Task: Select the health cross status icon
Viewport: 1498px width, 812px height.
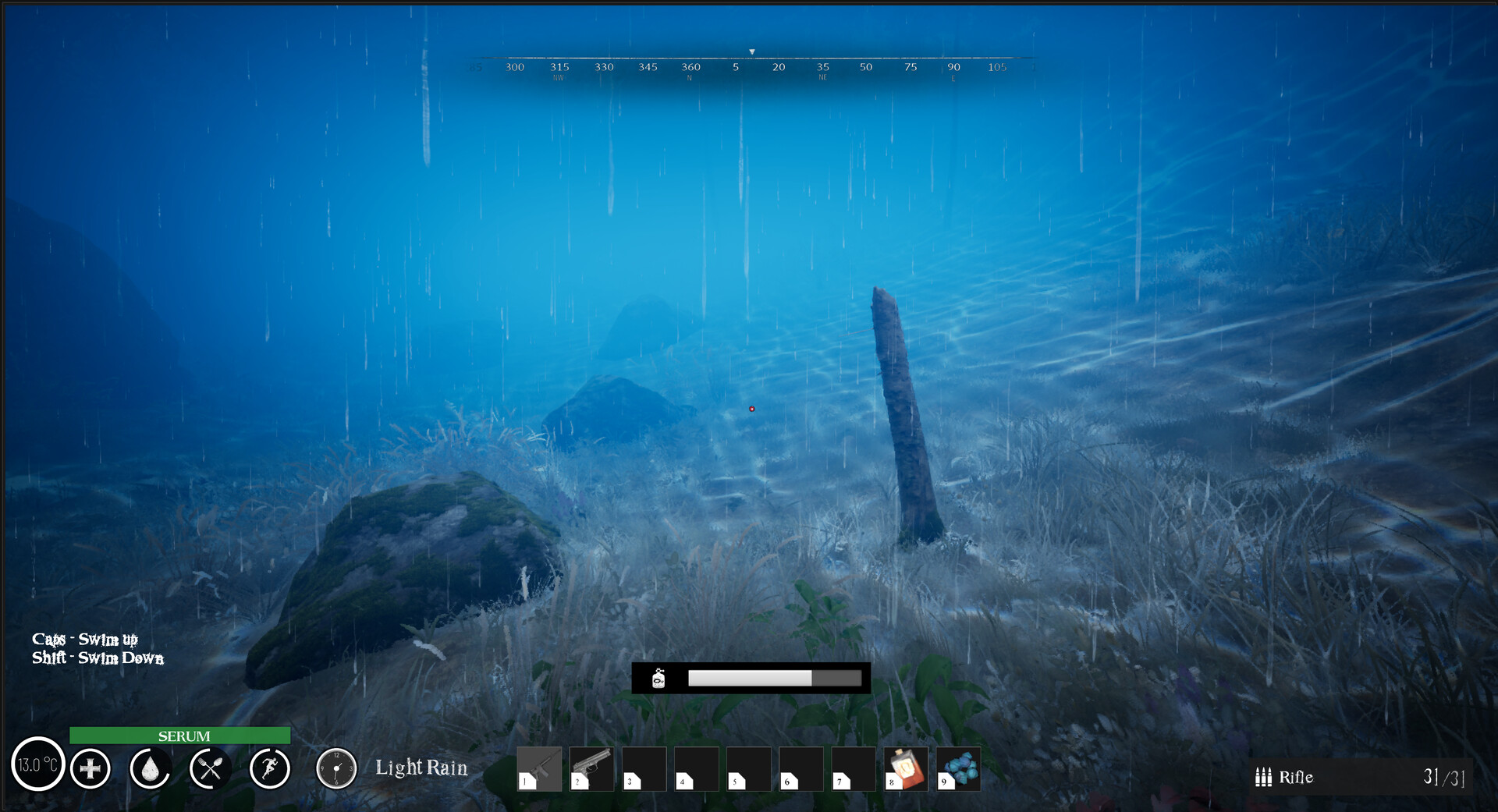Action: click(x=90, y=769)
